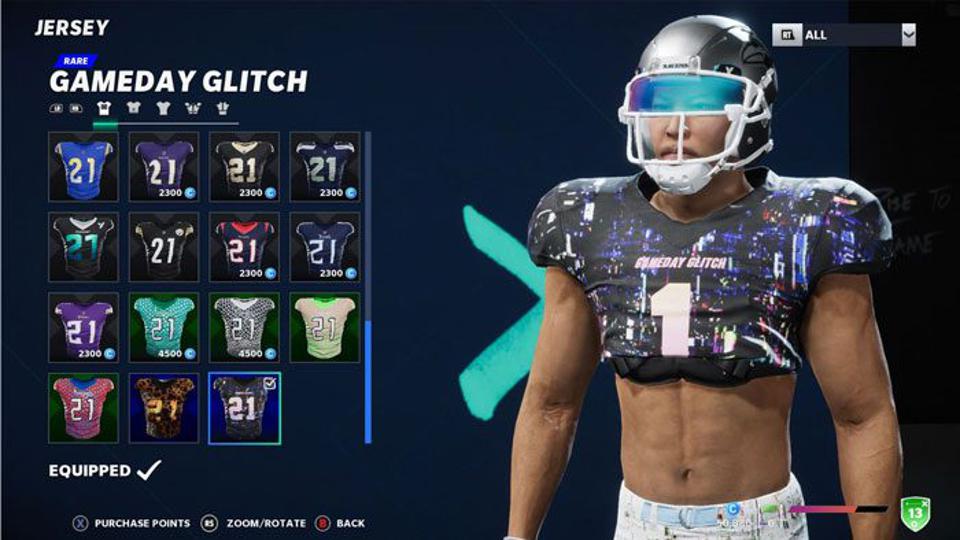The width and height of the screenshot is (960, 540).
Task: Select the gray scaled 4500-point jersey
Action: [x=244, y=327]
